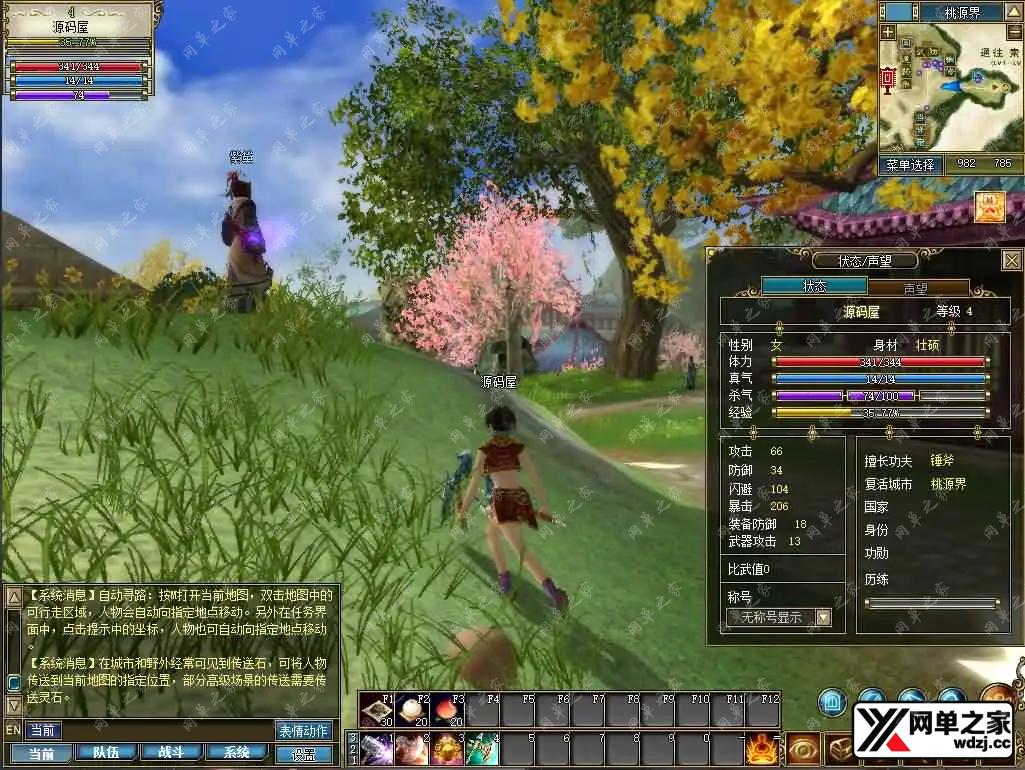
Task: Click the golden buff icon below the minimap
Action: tap(990, 207)
